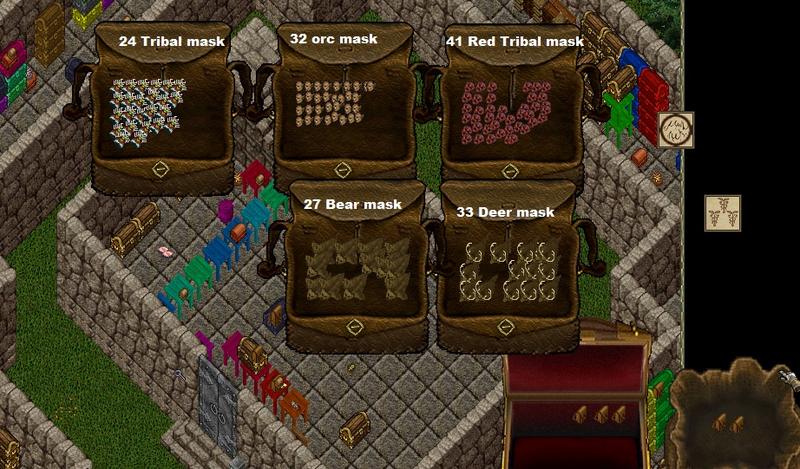Activate the round scribble emblem icon
Image resolution: width=800 pixels, height=469 pixels.
pos(676,130)
